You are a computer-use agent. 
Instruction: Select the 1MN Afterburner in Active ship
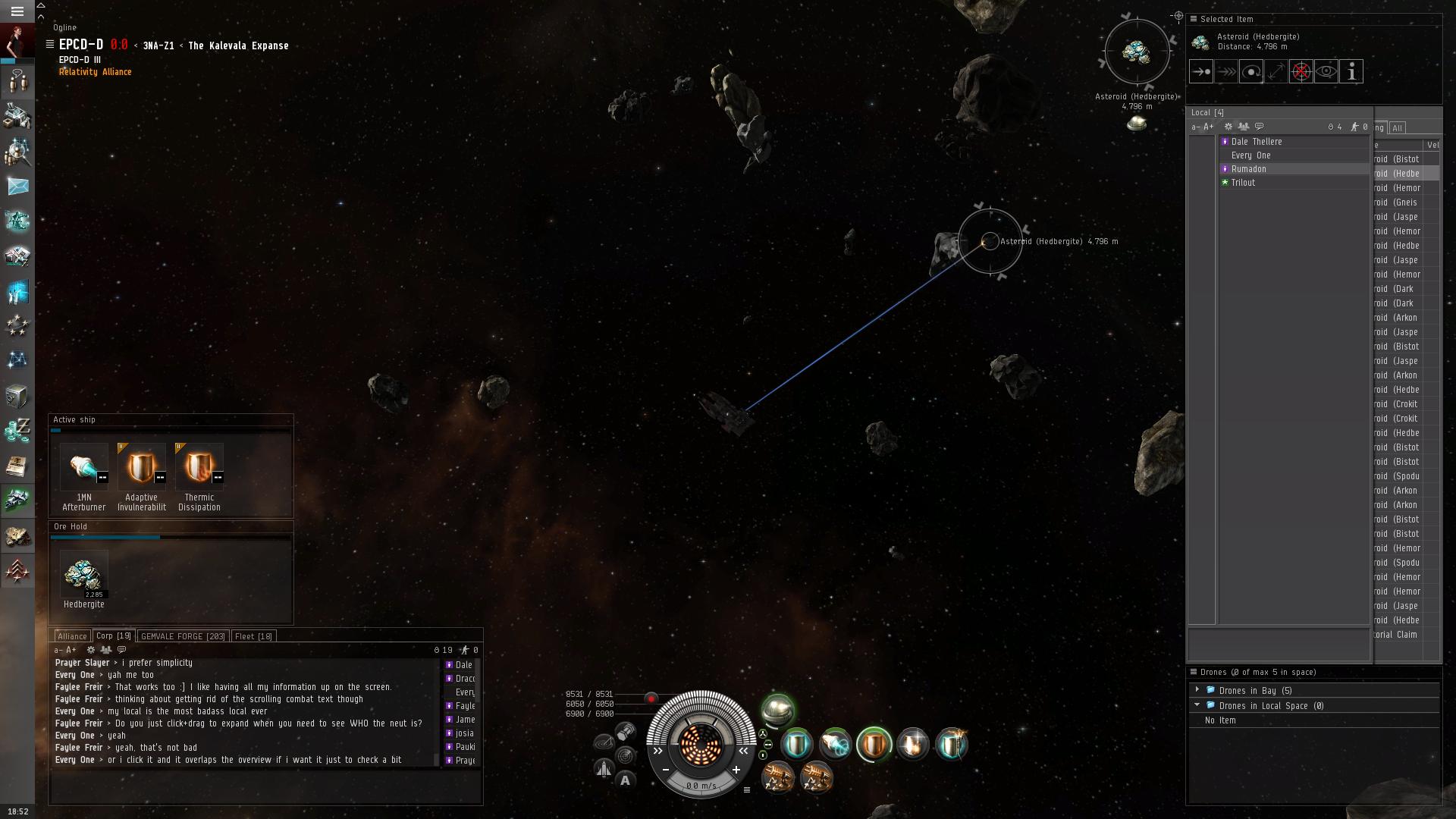[x=83, y=466]
